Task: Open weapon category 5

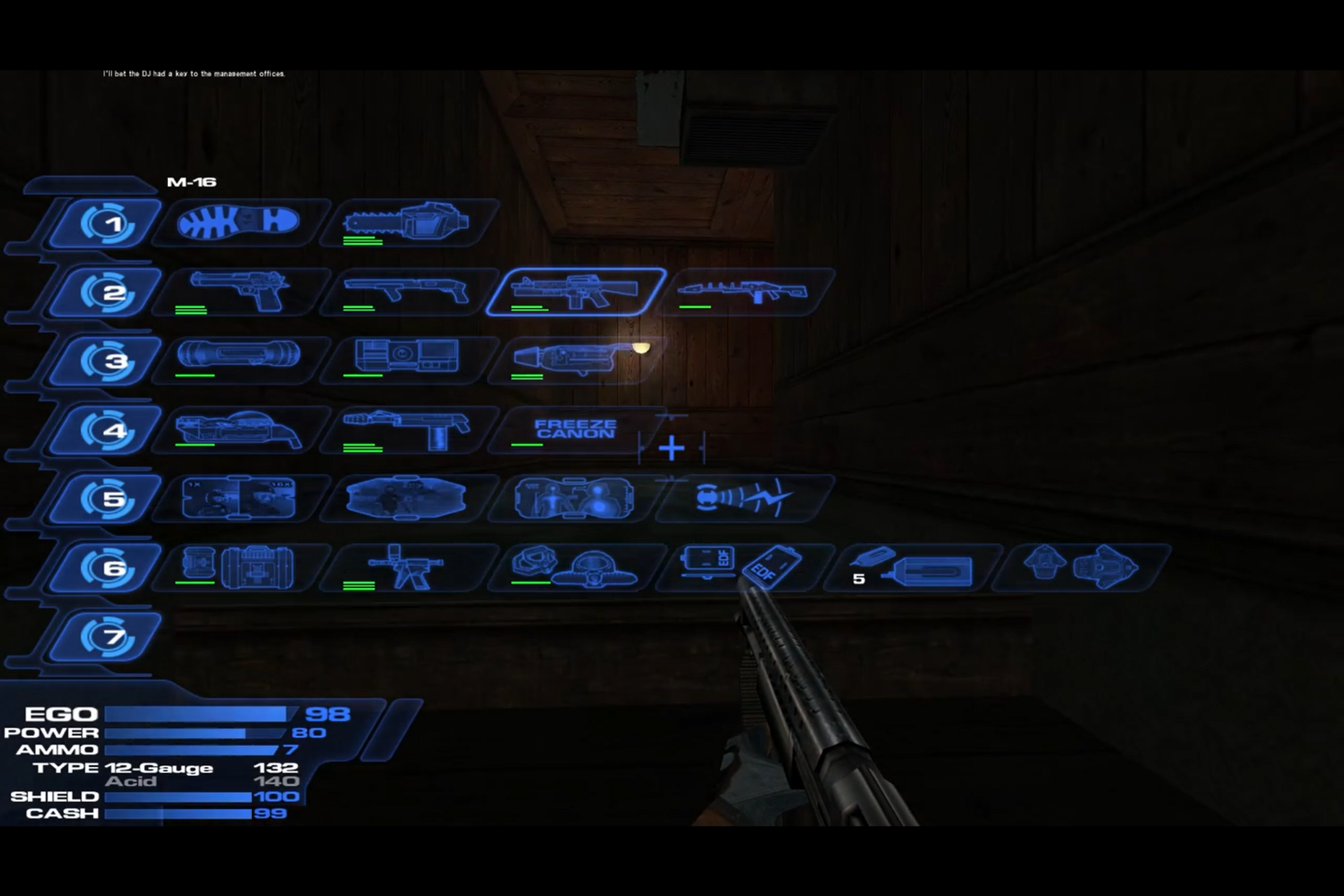Action: 112,497
